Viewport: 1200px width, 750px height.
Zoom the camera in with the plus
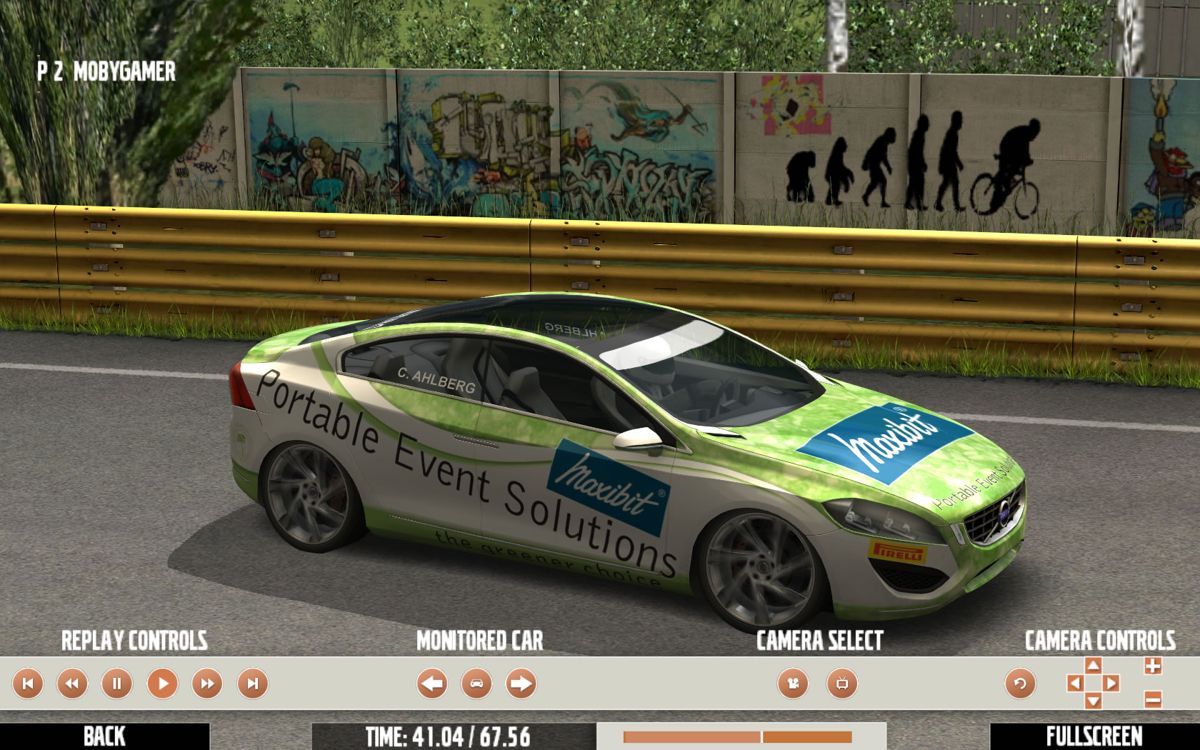(1152, 666)
